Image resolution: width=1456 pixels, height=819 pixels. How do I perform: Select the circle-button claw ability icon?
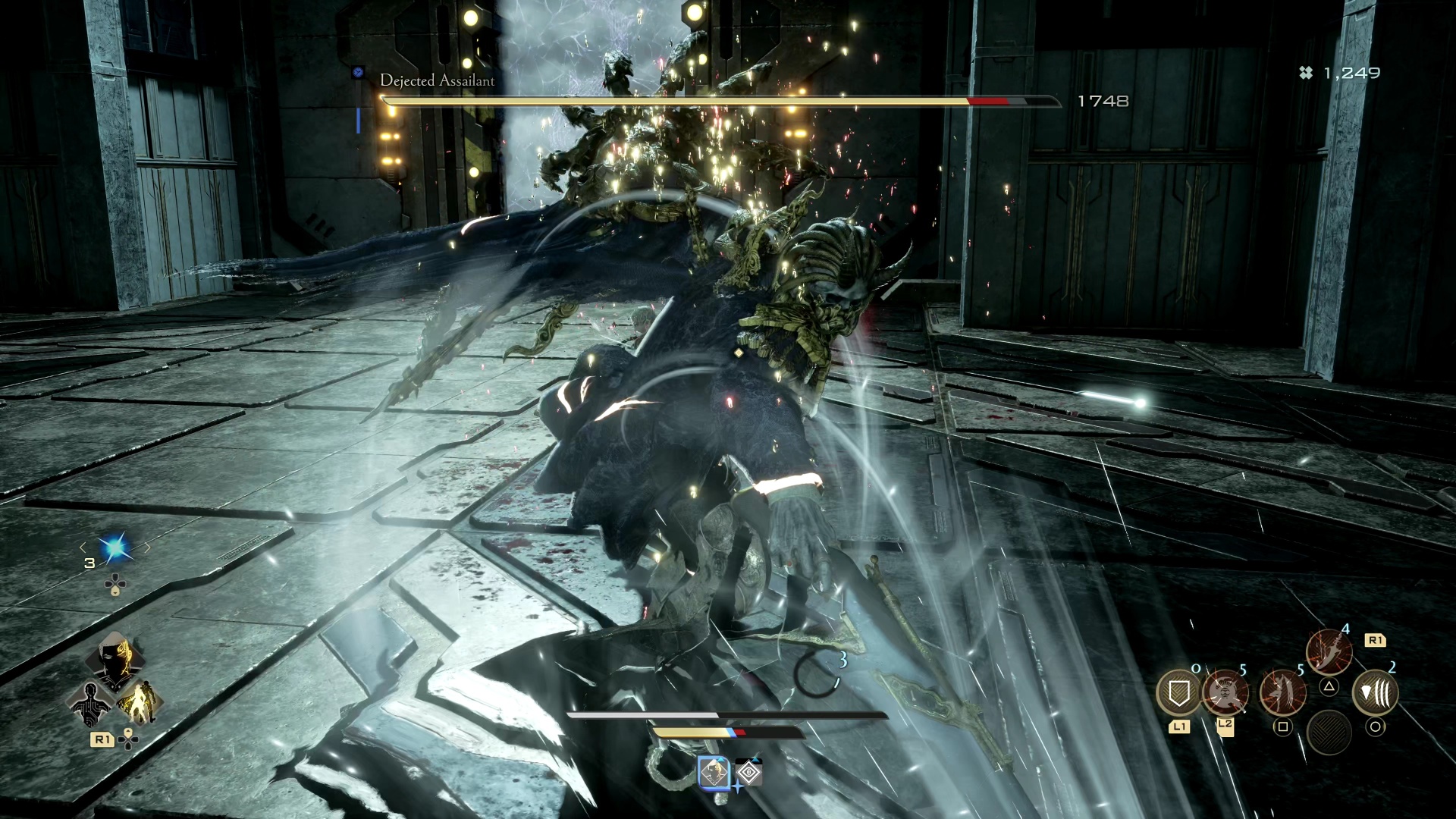(x=1374, y=694)
